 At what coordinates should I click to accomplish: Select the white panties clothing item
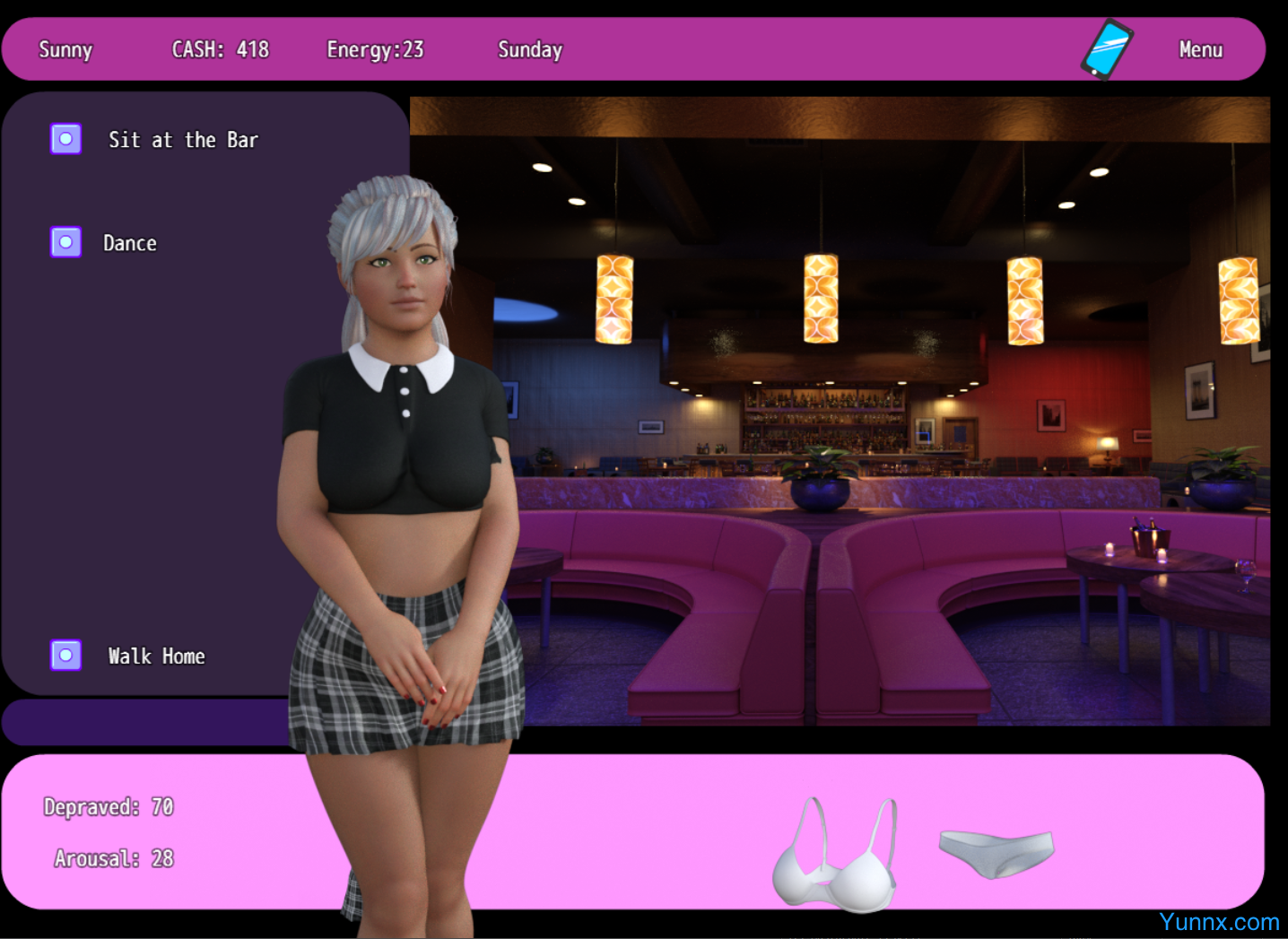996,852
